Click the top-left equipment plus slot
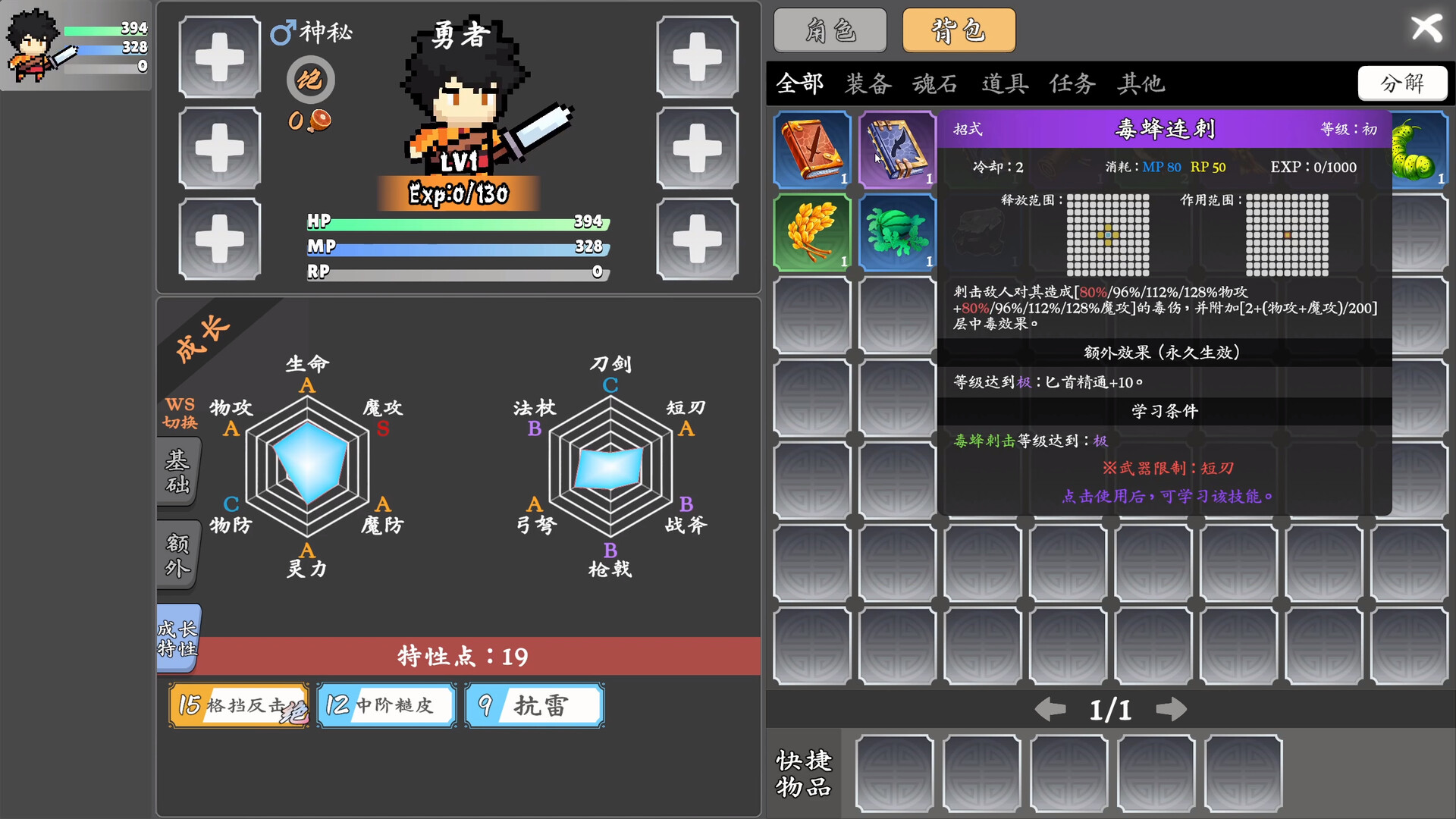The height and width of the screenshot is (819, 1456). coord(219,57)
